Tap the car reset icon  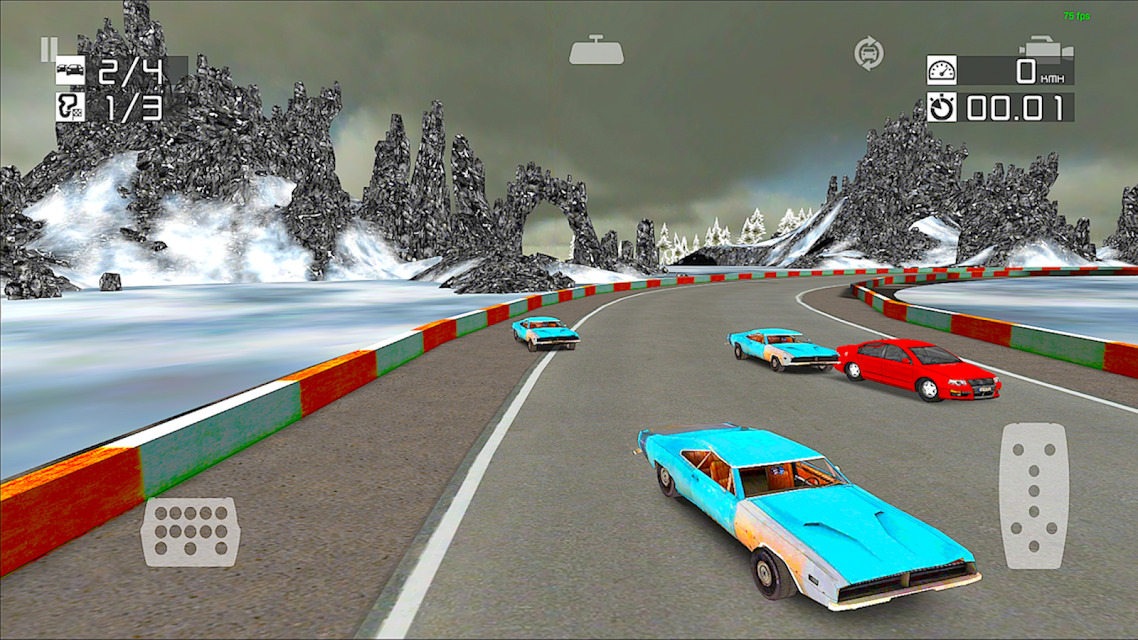tap(868, 53)
